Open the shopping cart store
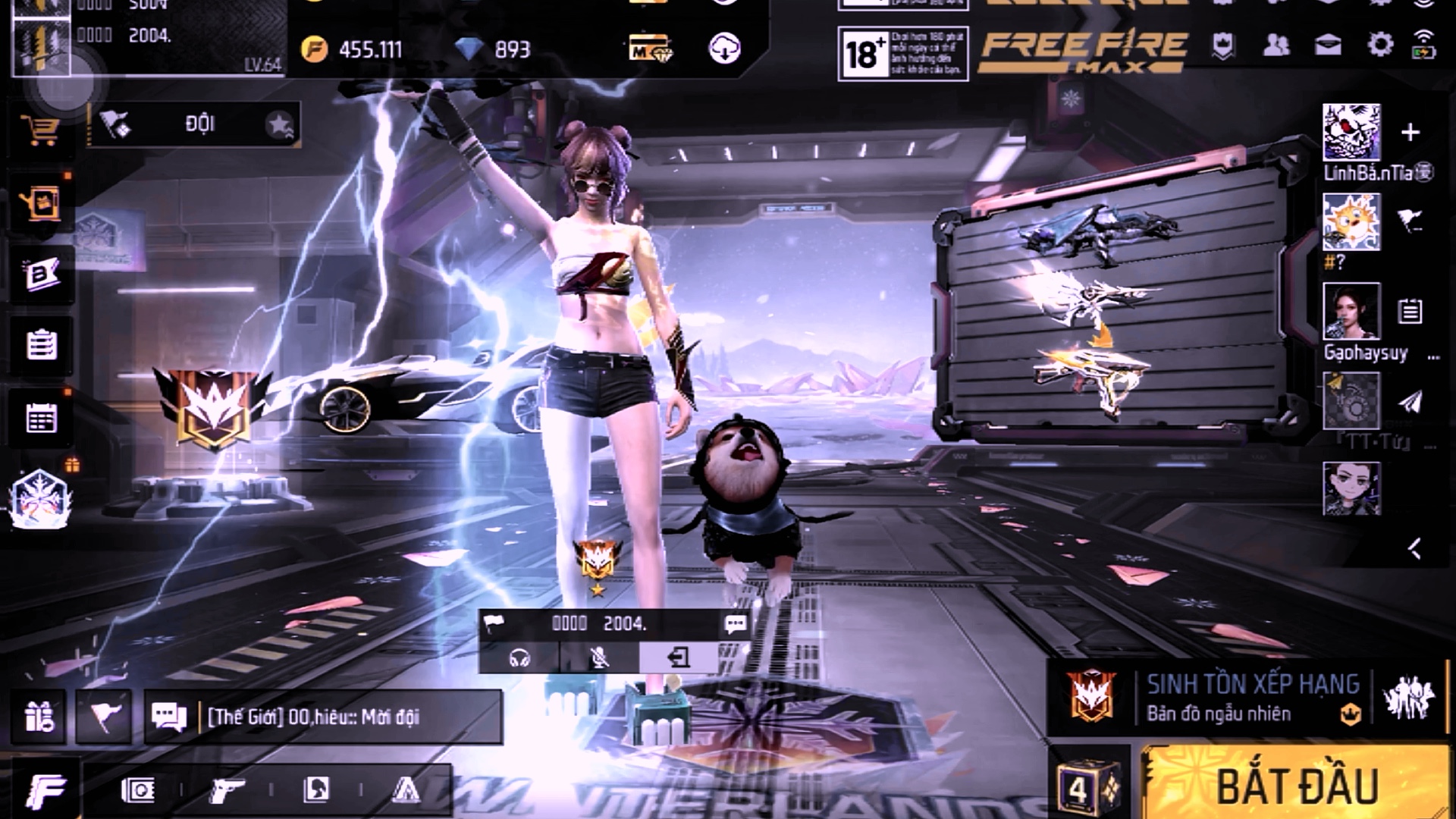This screenshot has width=1456, height=819. pyautogui.click(x=40, y=130)
